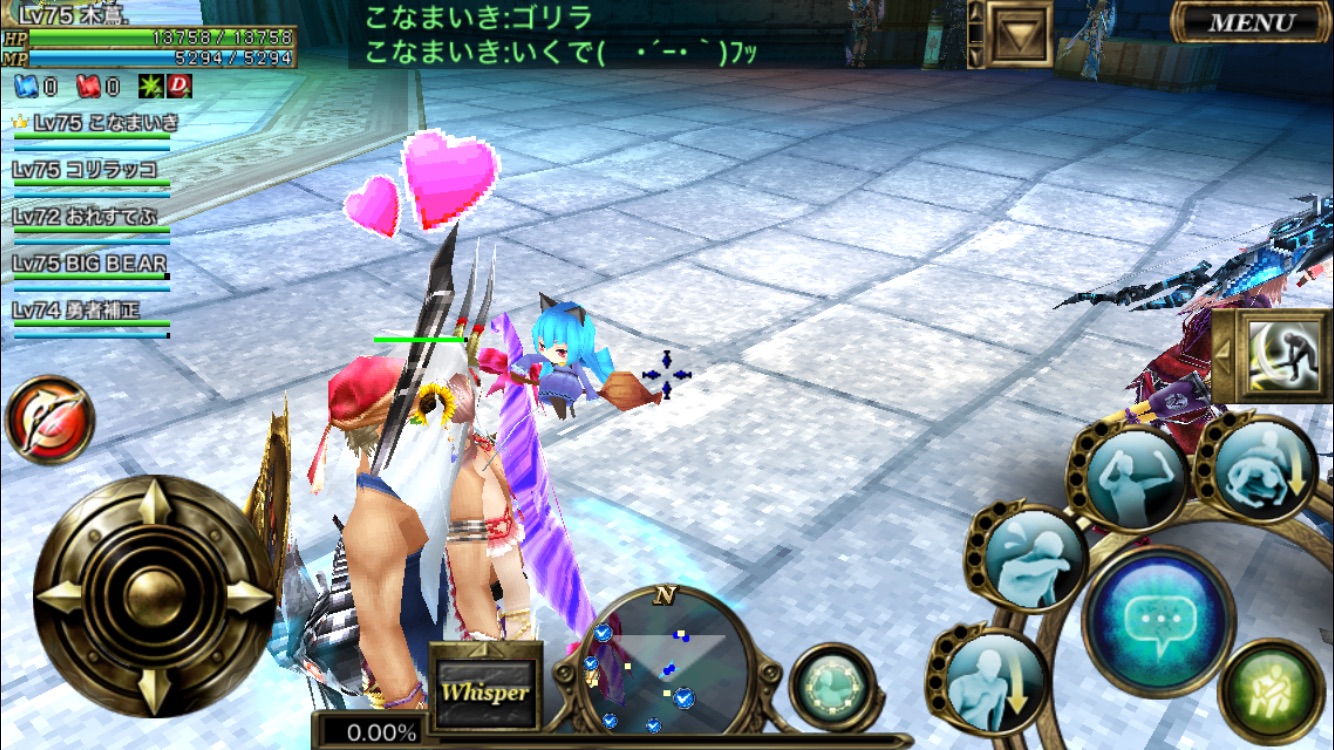Open the MENU button
The width and height of the screenshot is (1334, 750).
[x=1250, y=22]
